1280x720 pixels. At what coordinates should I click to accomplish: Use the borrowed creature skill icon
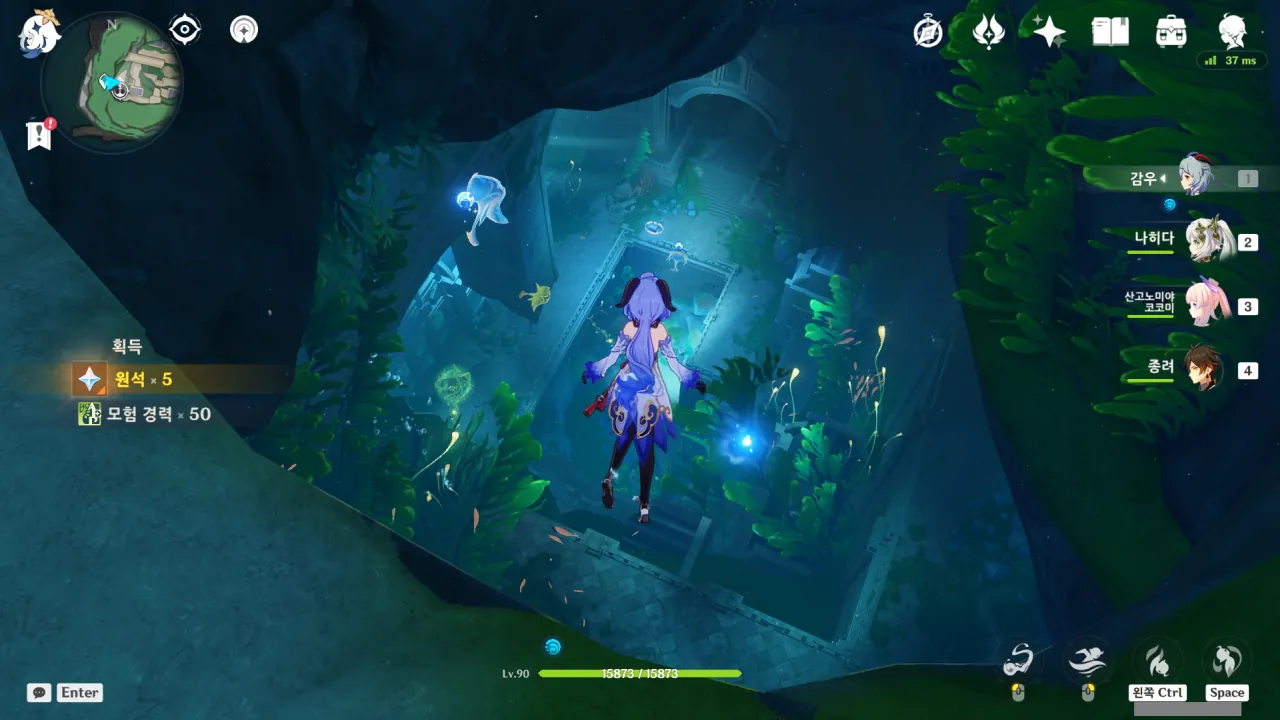click(x=1018, y=659)
